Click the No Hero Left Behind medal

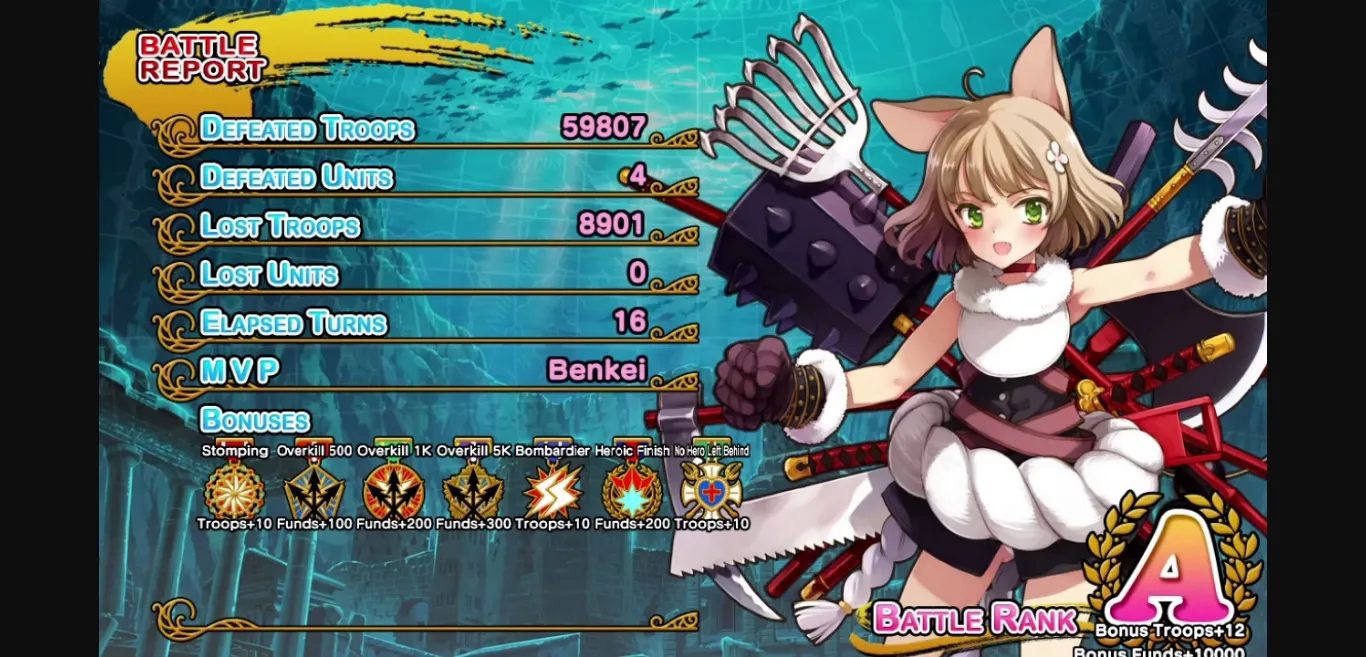pos(711,490)
